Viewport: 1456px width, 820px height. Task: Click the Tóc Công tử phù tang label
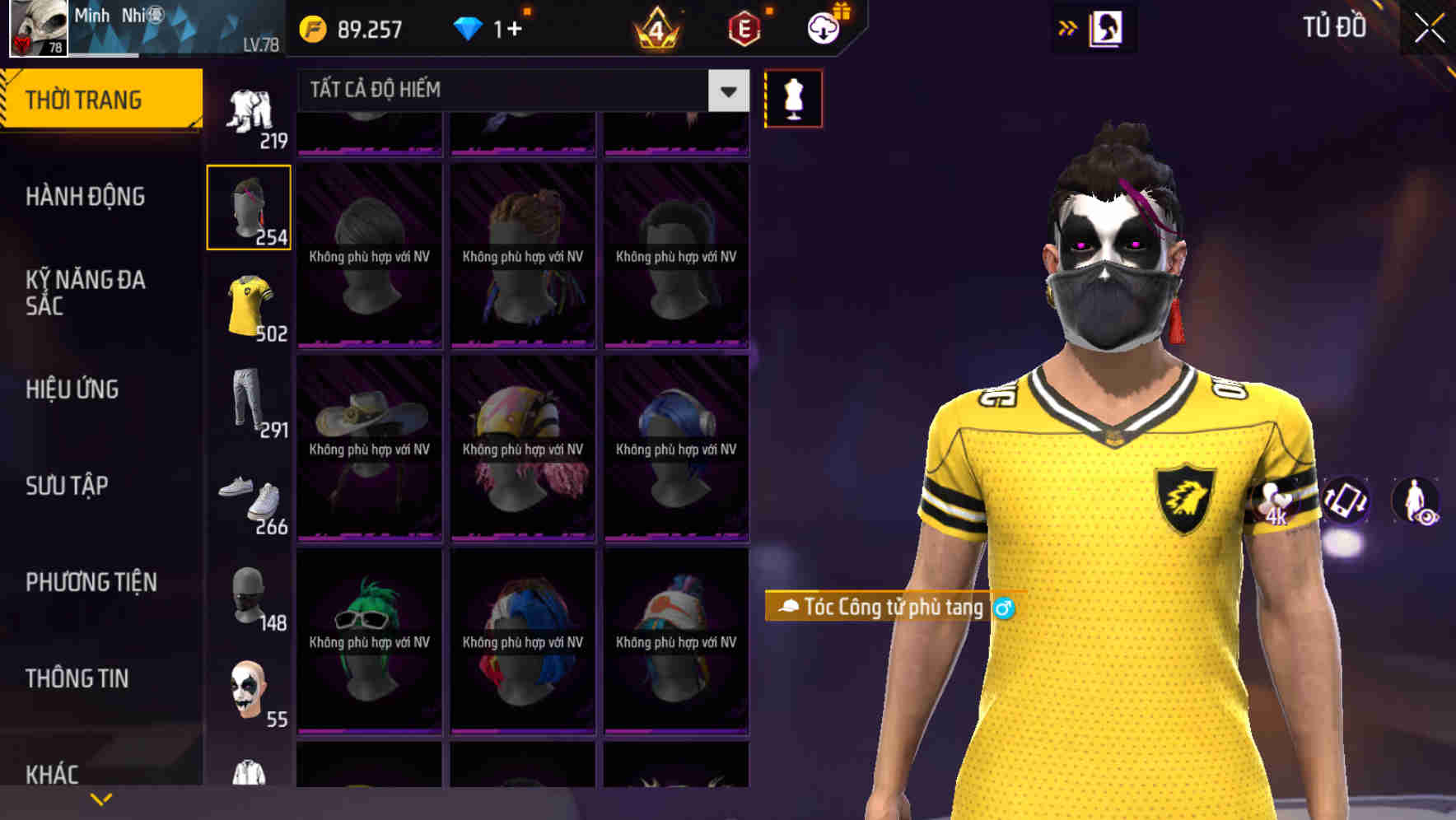point(889,607)
